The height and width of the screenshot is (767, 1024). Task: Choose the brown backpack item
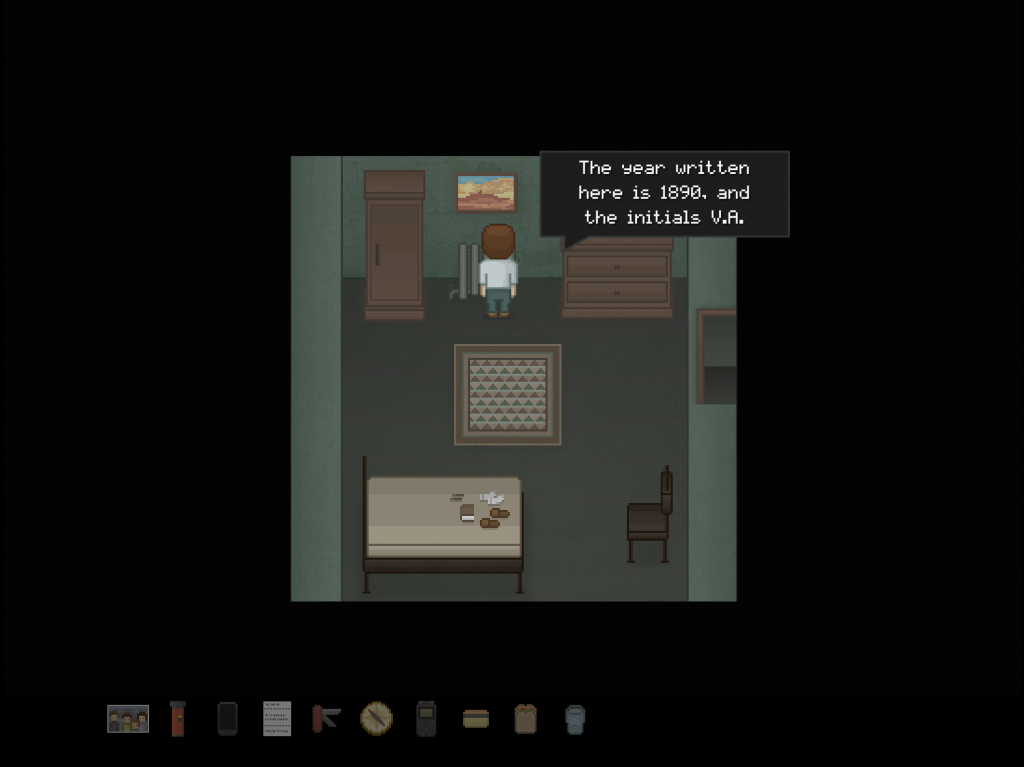tap(525, 718)
